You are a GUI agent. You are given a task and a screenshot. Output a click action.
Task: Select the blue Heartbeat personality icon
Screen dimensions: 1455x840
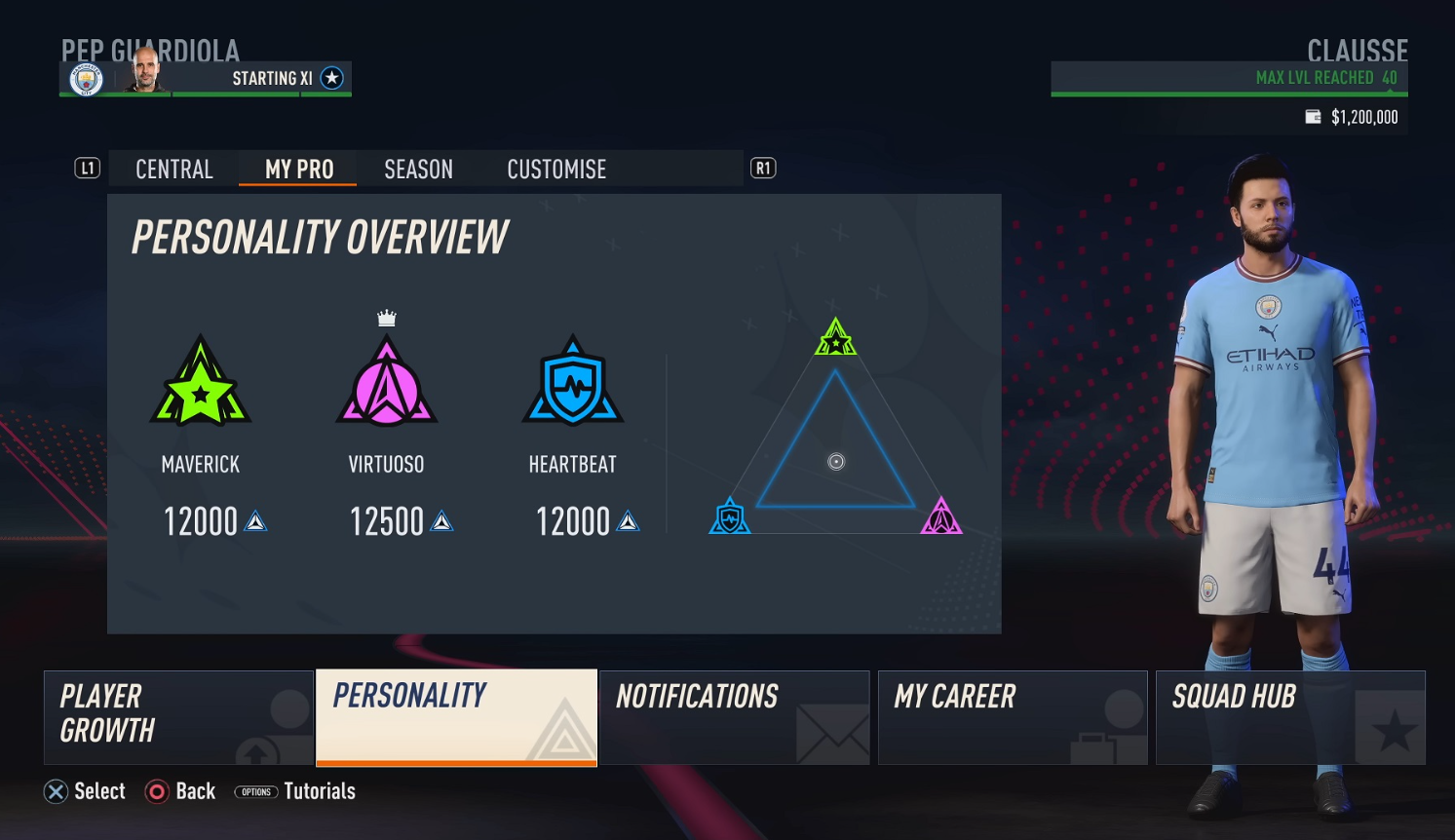click(573, 383)
